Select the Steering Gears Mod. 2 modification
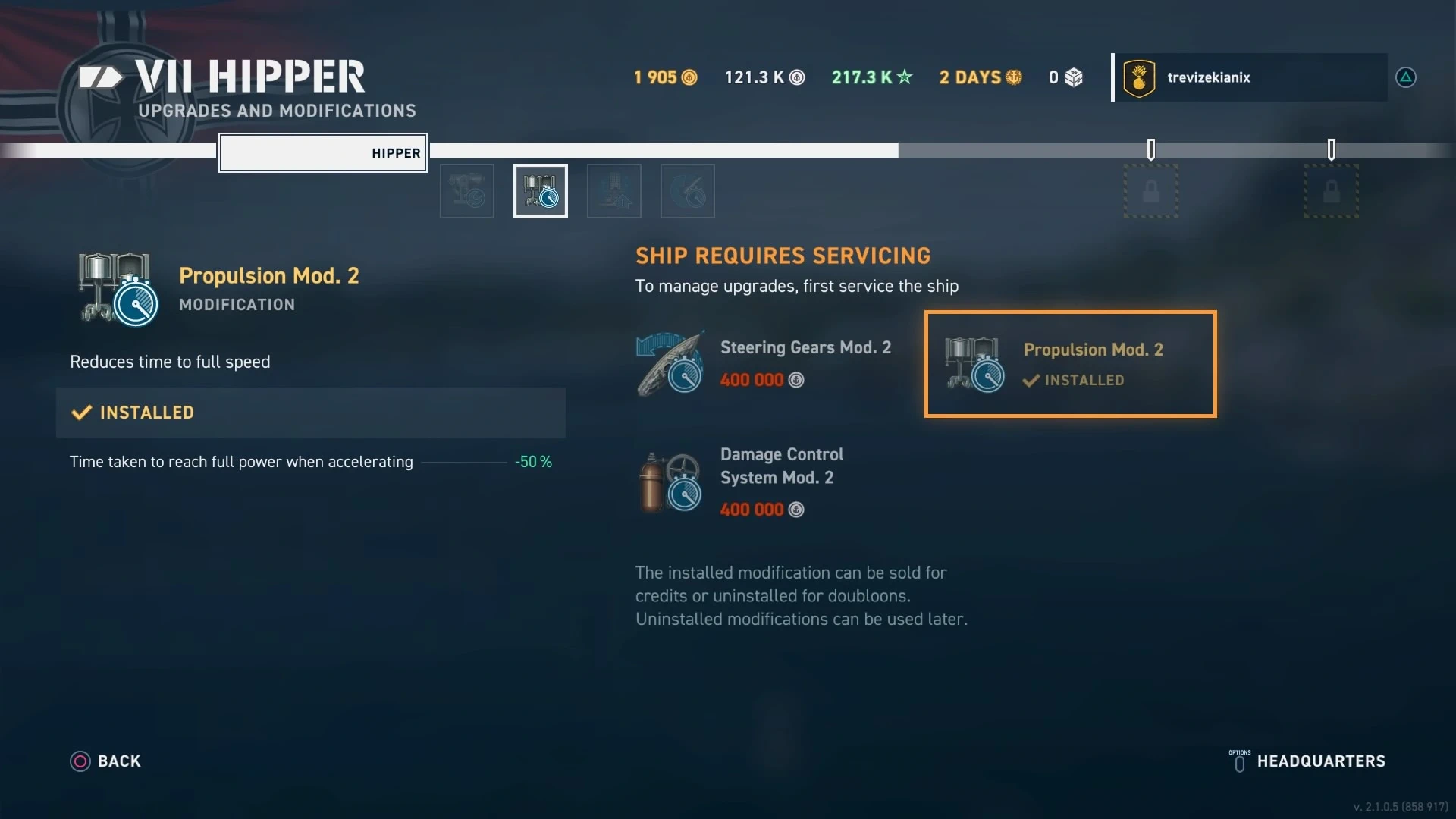 click(x=766, y=363)
